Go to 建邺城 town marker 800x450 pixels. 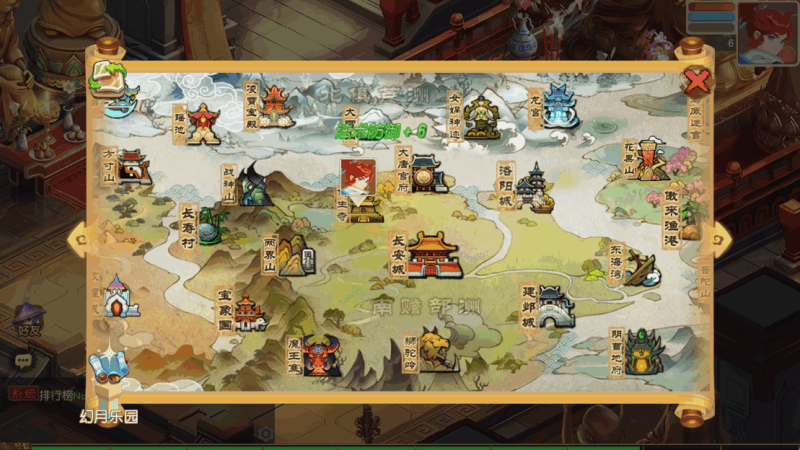[x=555, y=307]
